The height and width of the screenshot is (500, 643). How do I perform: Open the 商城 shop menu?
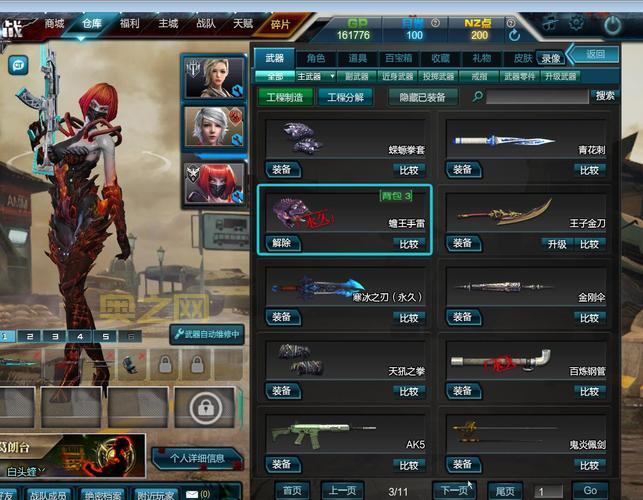click(x=54, y=23)
